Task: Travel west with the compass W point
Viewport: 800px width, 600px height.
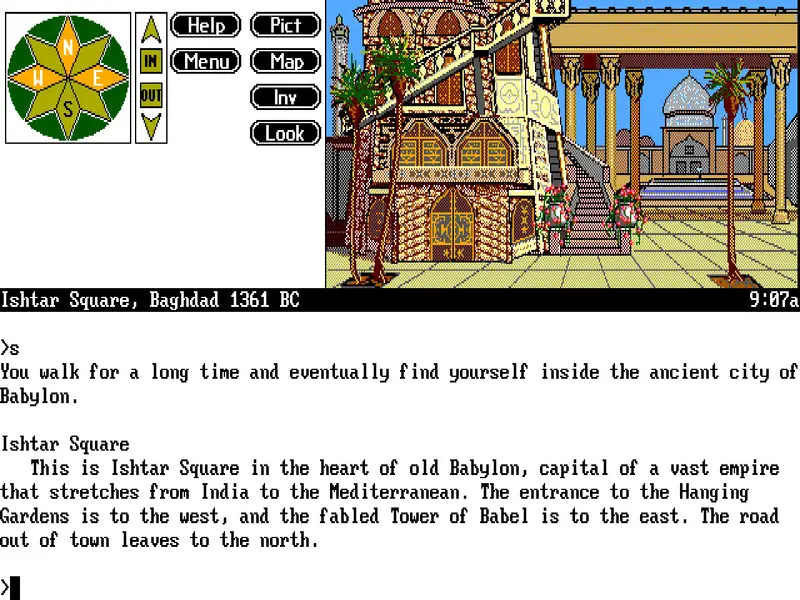Action: pyautogui.click(x=38, y=78)
